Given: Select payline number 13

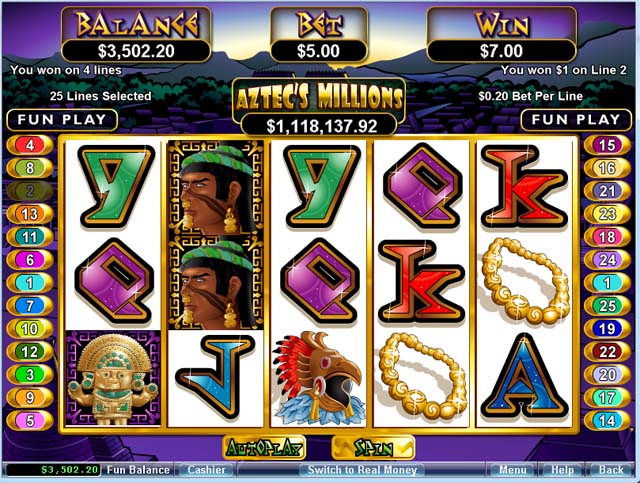Looking at the screenshot, I should pyautogui.click(x=30, y=213).
